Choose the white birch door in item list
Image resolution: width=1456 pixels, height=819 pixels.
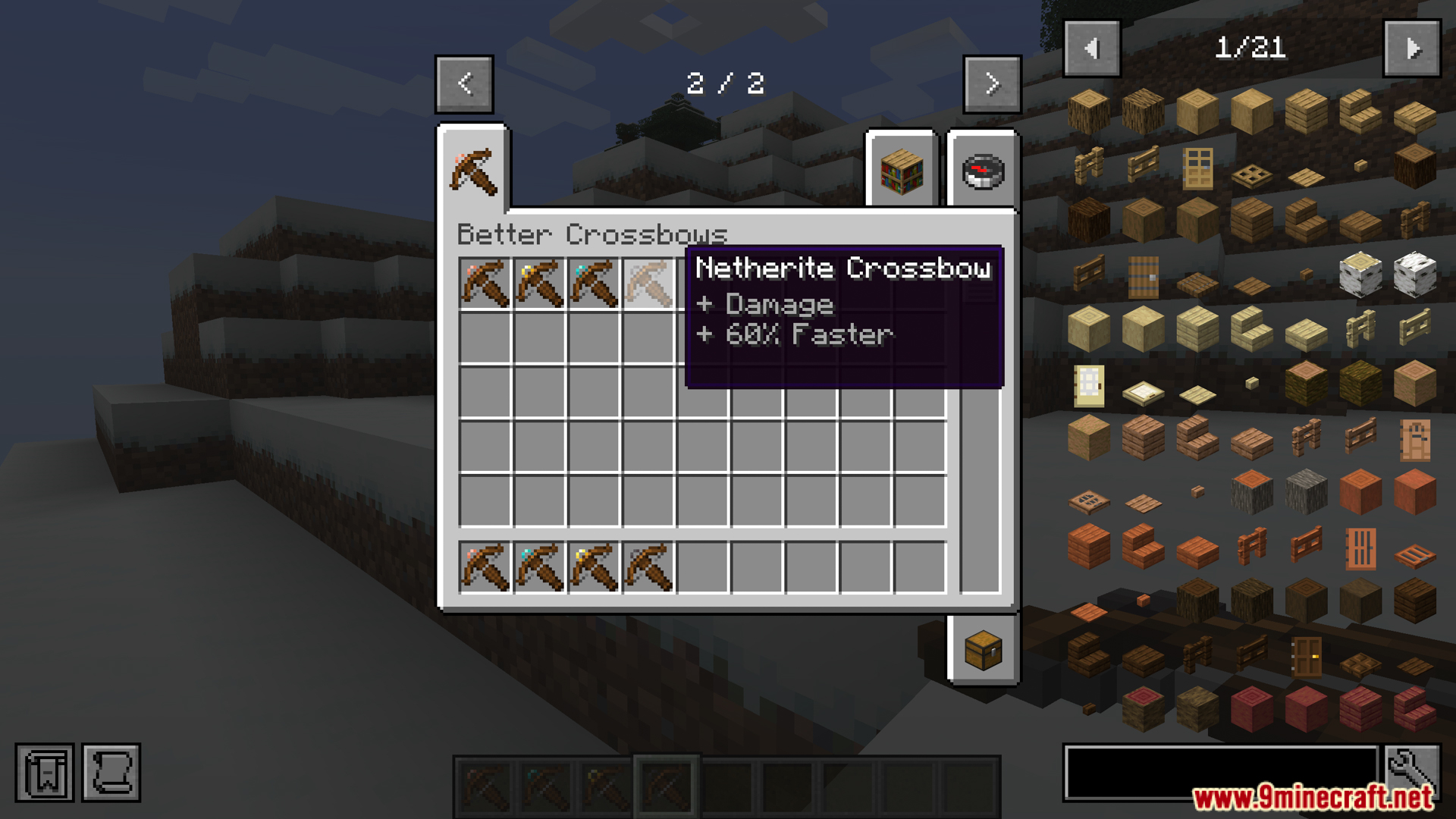click(x=1089, y=385)
